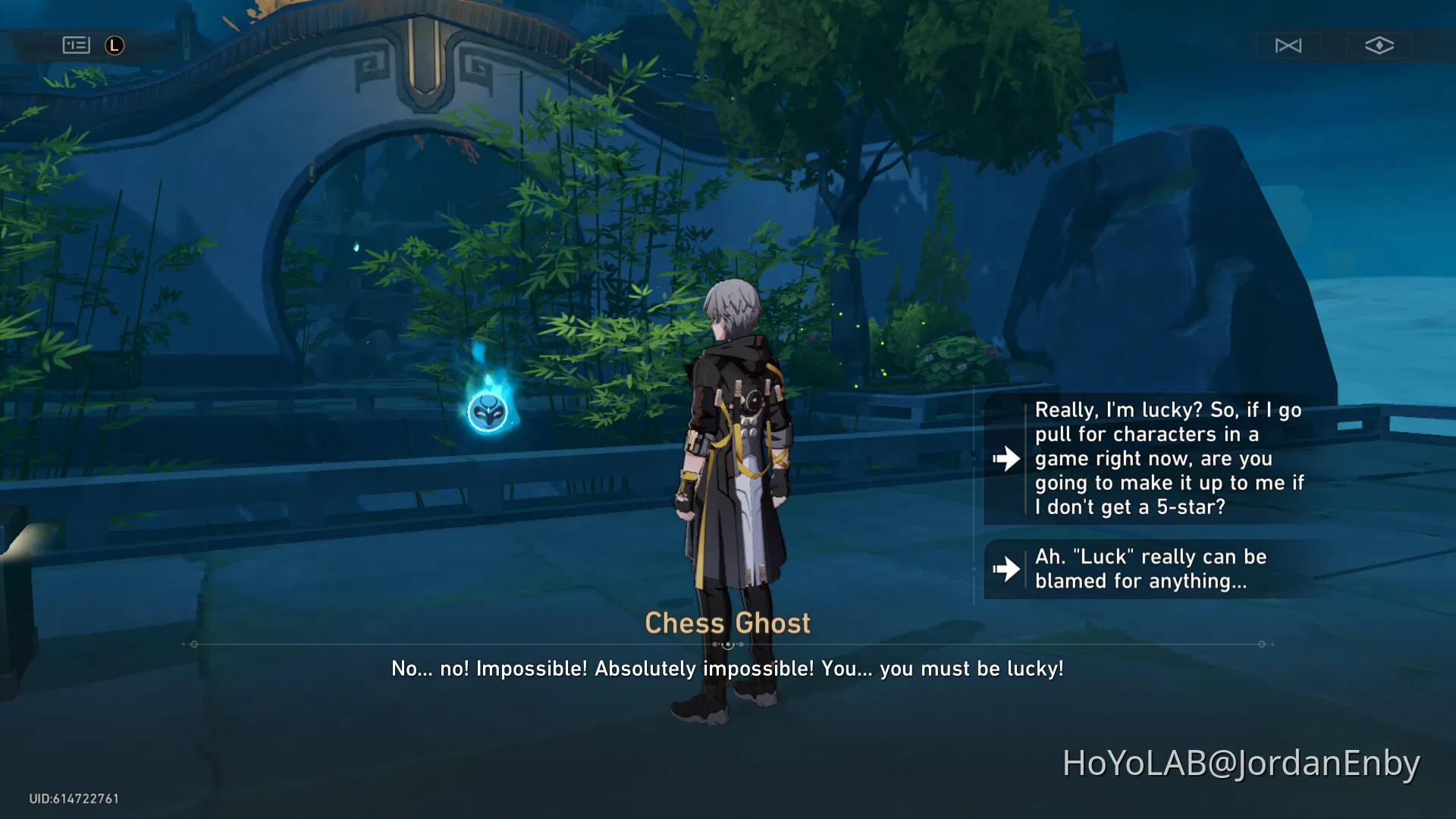The height and width of the screenshot is (819, 1456).
Task: Click the diamond ornament below Chess Ghost name
Action: coord(728,643)
